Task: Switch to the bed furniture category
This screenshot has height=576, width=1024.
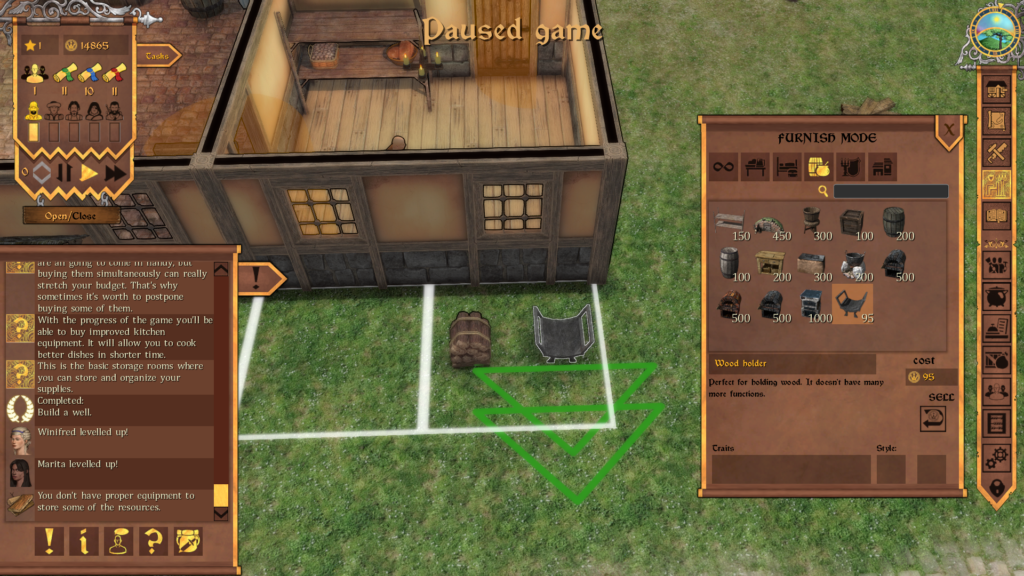Action: point(787,167)
